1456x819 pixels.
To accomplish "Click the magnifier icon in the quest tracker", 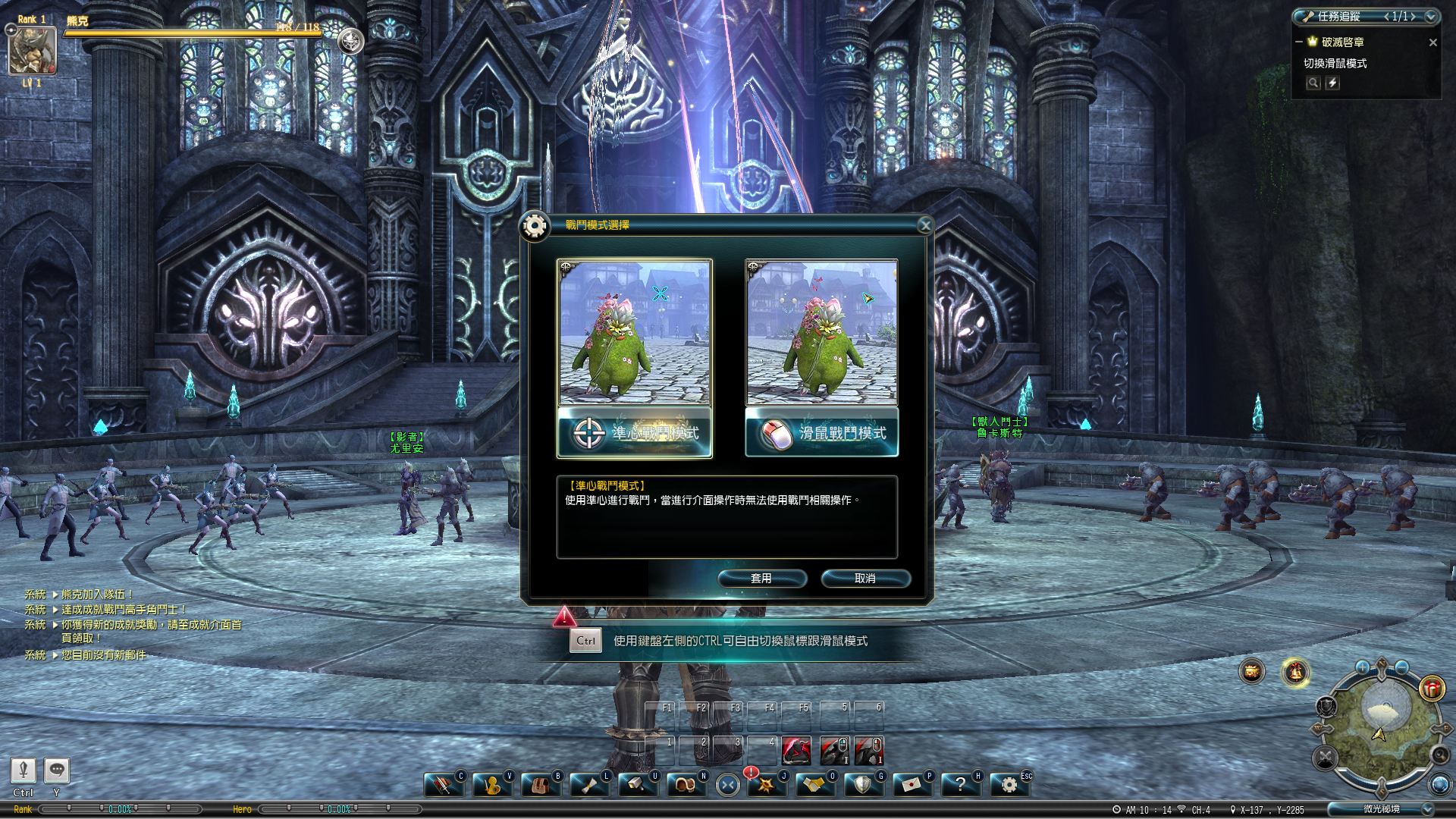I will click(x=1313, y=84).
